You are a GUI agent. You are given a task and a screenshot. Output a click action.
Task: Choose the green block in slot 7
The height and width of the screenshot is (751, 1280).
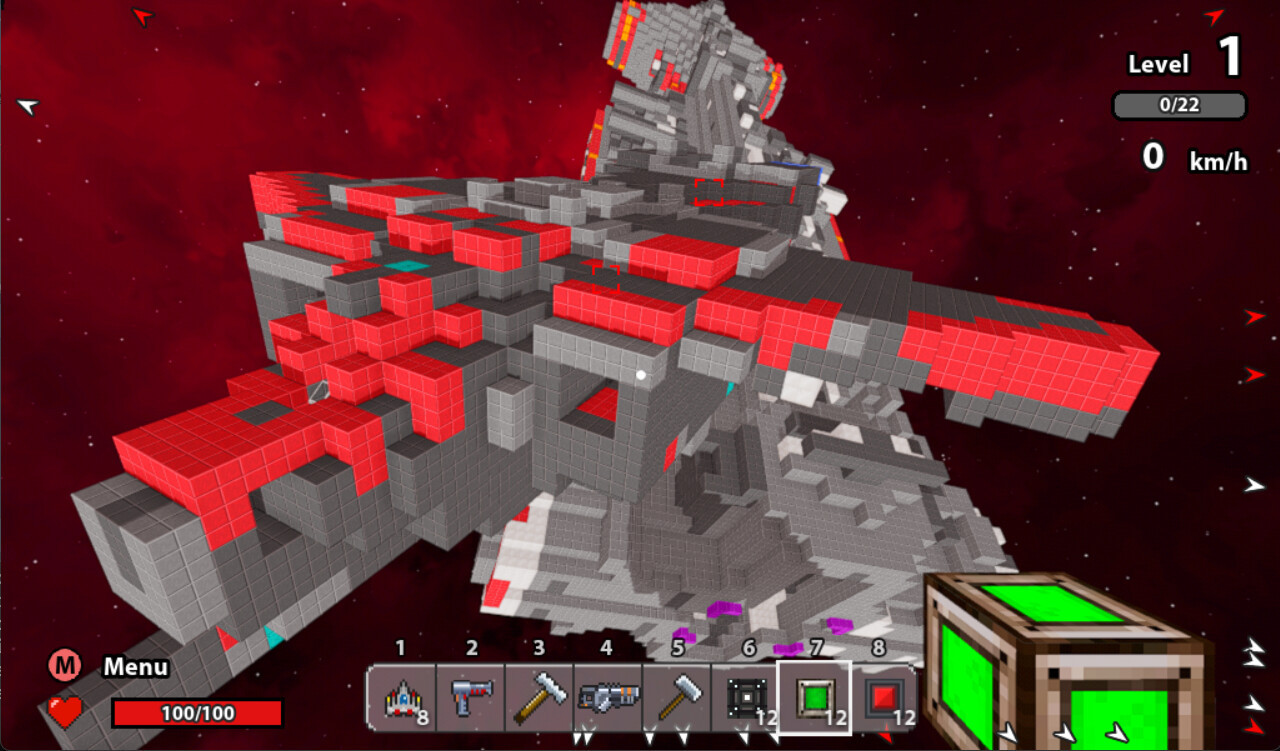(x=813, y=698)
